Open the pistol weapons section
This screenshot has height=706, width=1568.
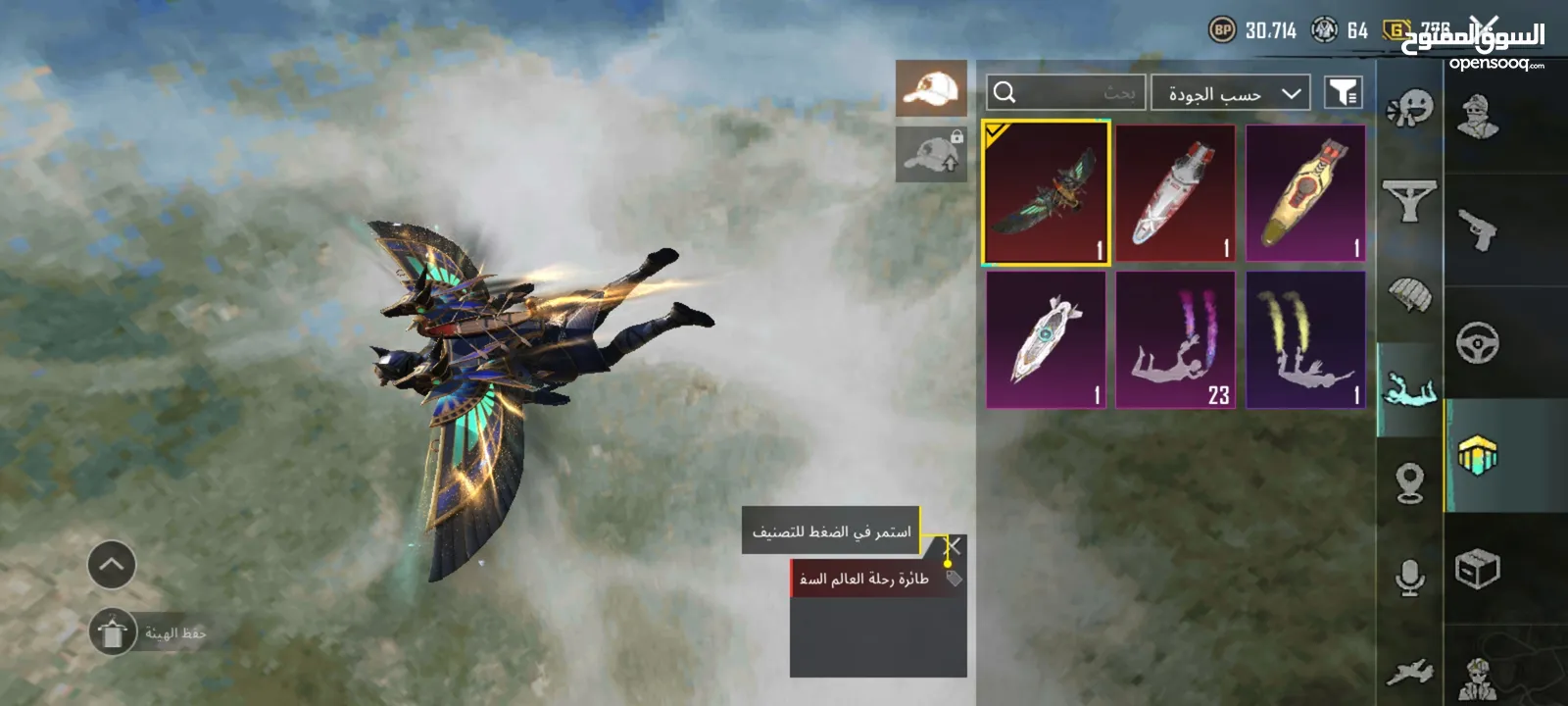point(1478,230)
